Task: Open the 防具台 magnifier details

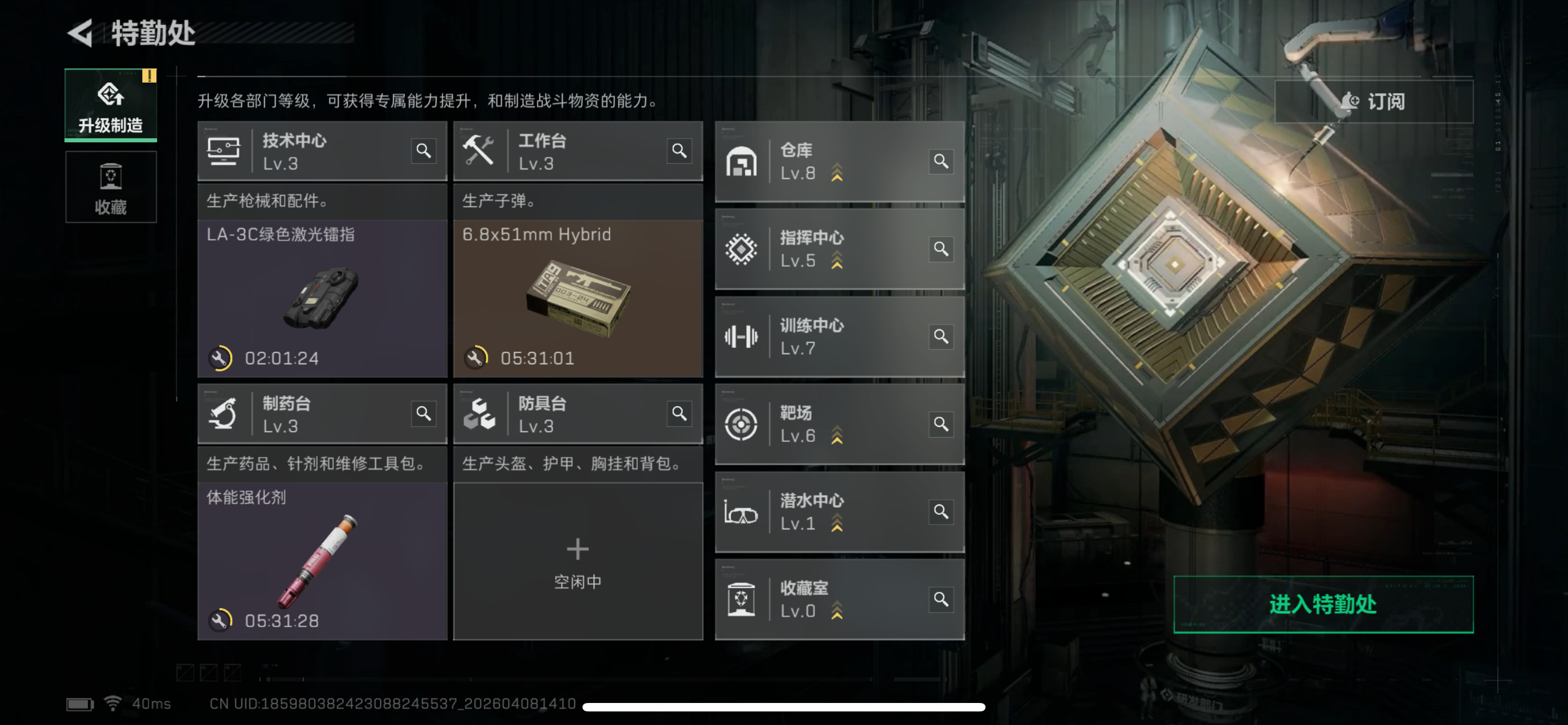Action: [x=681, y=413]
